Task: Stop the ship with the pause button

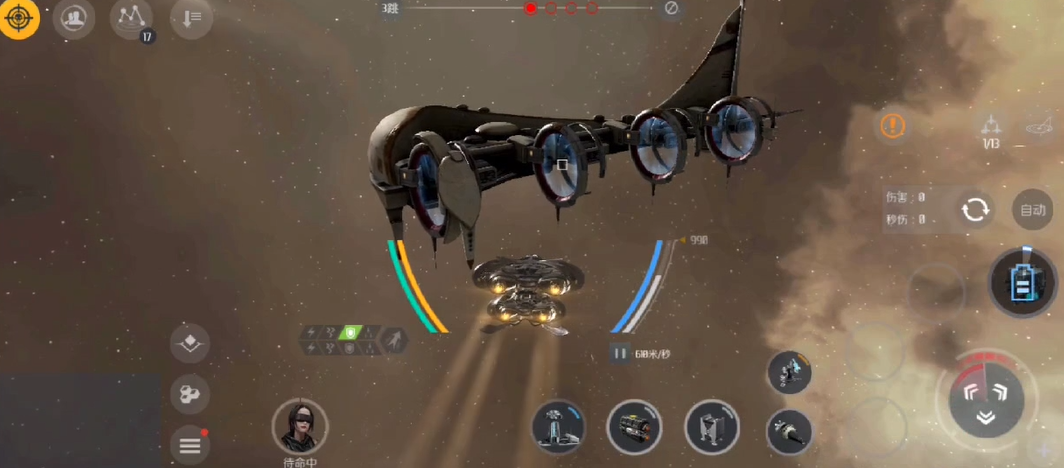Action: [620, 353]
